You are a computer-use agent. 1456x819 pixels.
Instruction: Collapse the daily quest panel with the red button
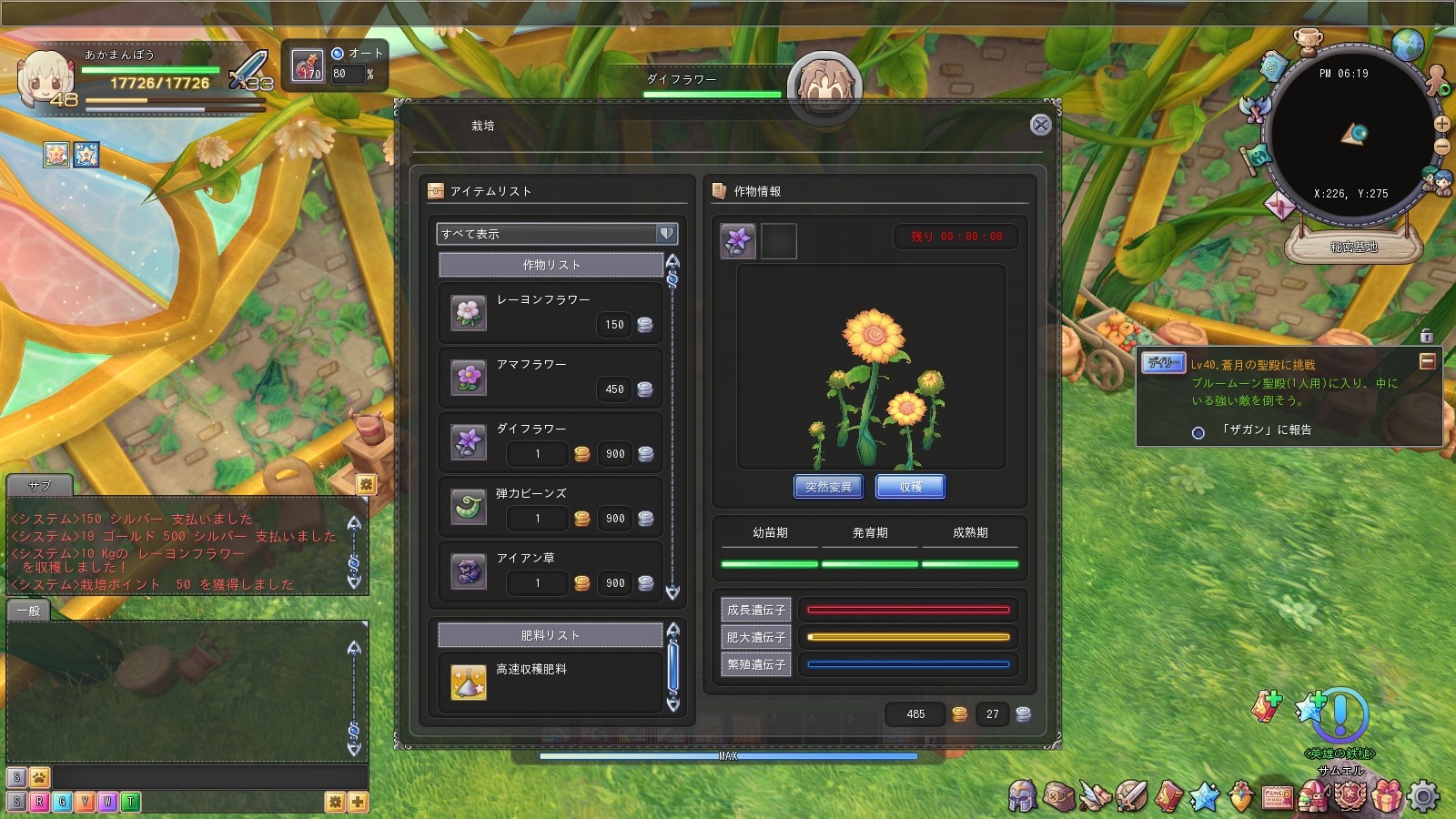coord(1426,361)
